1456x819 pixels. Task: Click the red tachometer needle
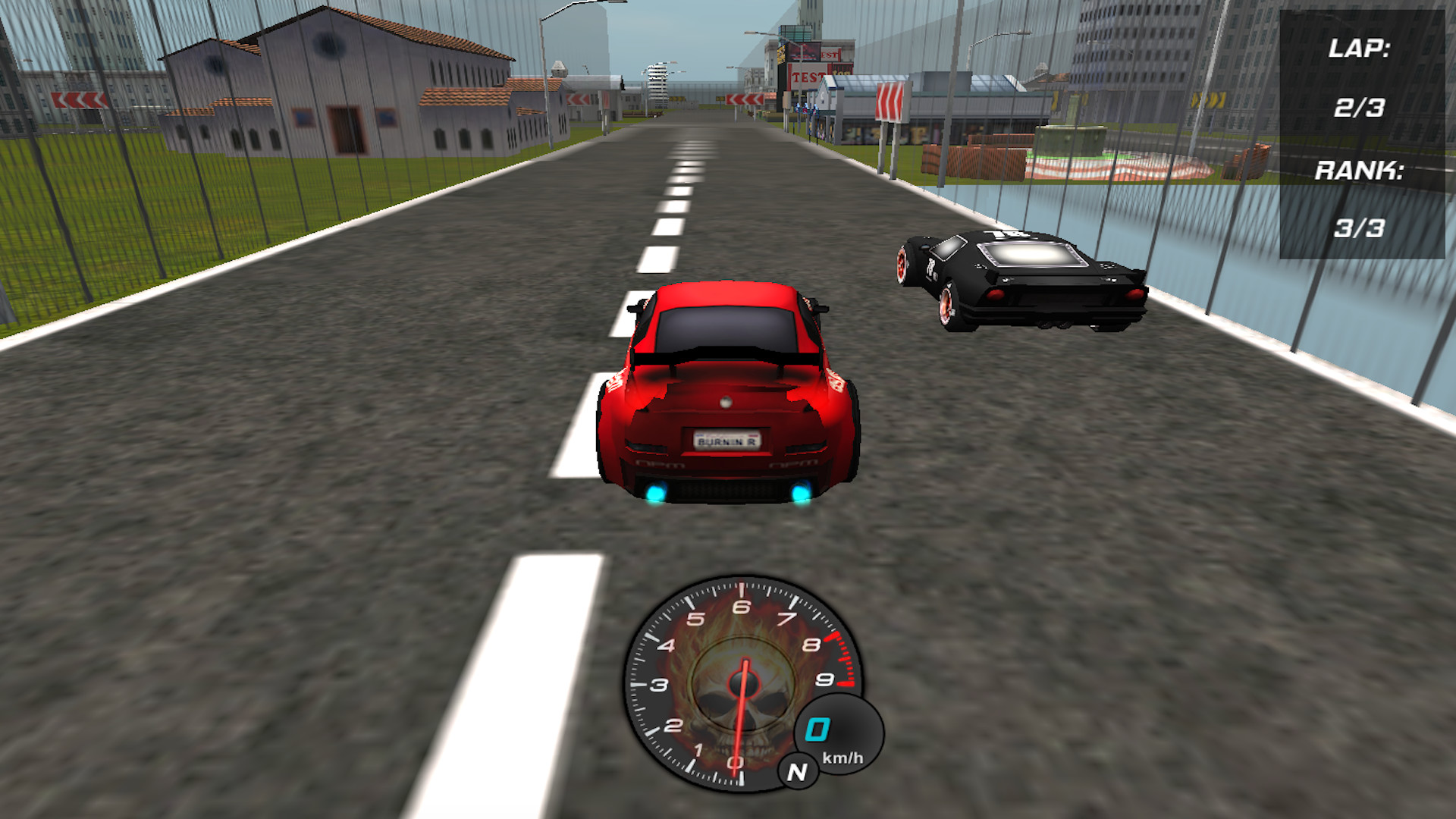point(739,720)
